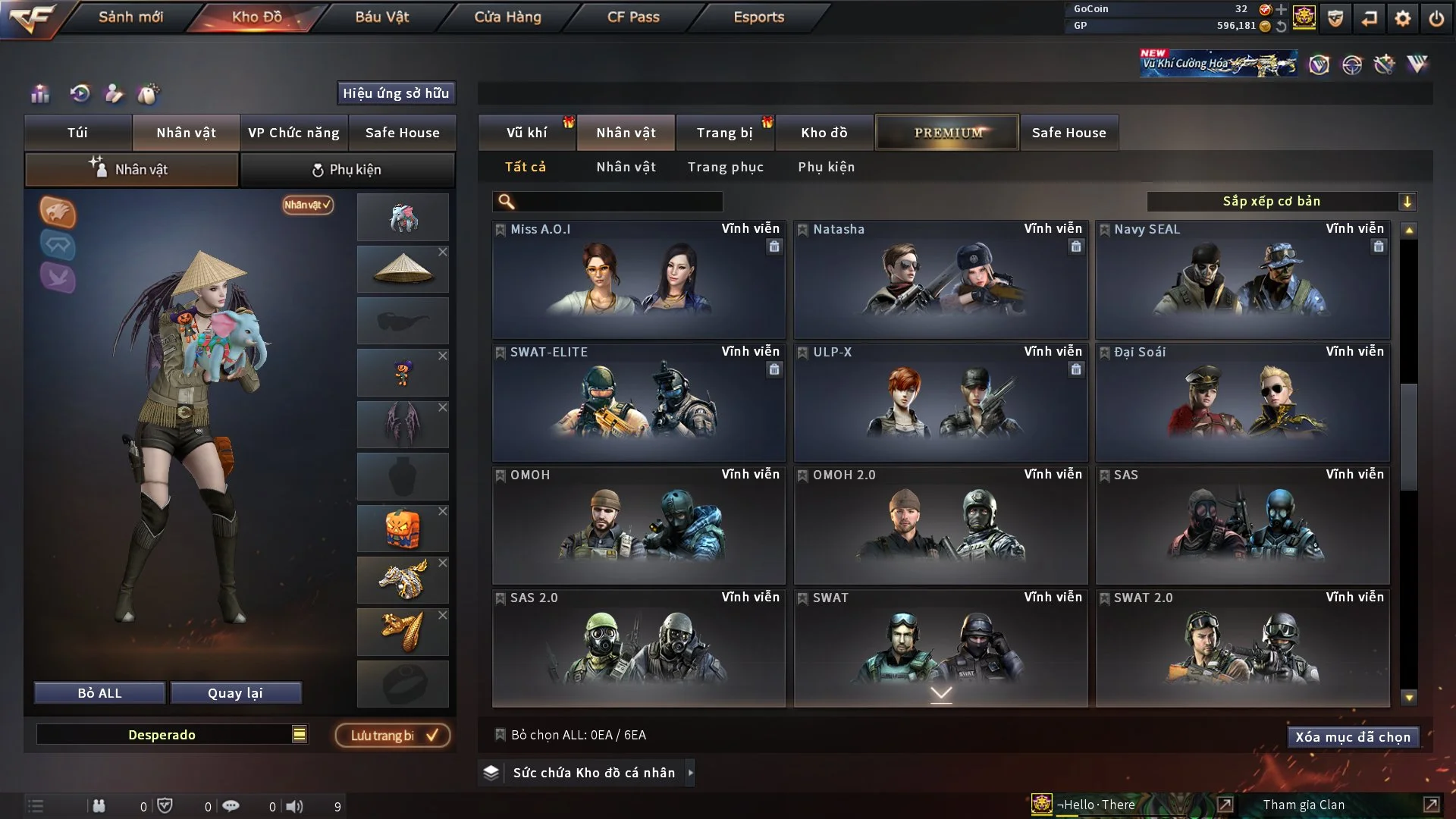This screenshot has width=1456, height=819.
Task: Pick the Đại Soái character card
Action: coord(1242,402)
